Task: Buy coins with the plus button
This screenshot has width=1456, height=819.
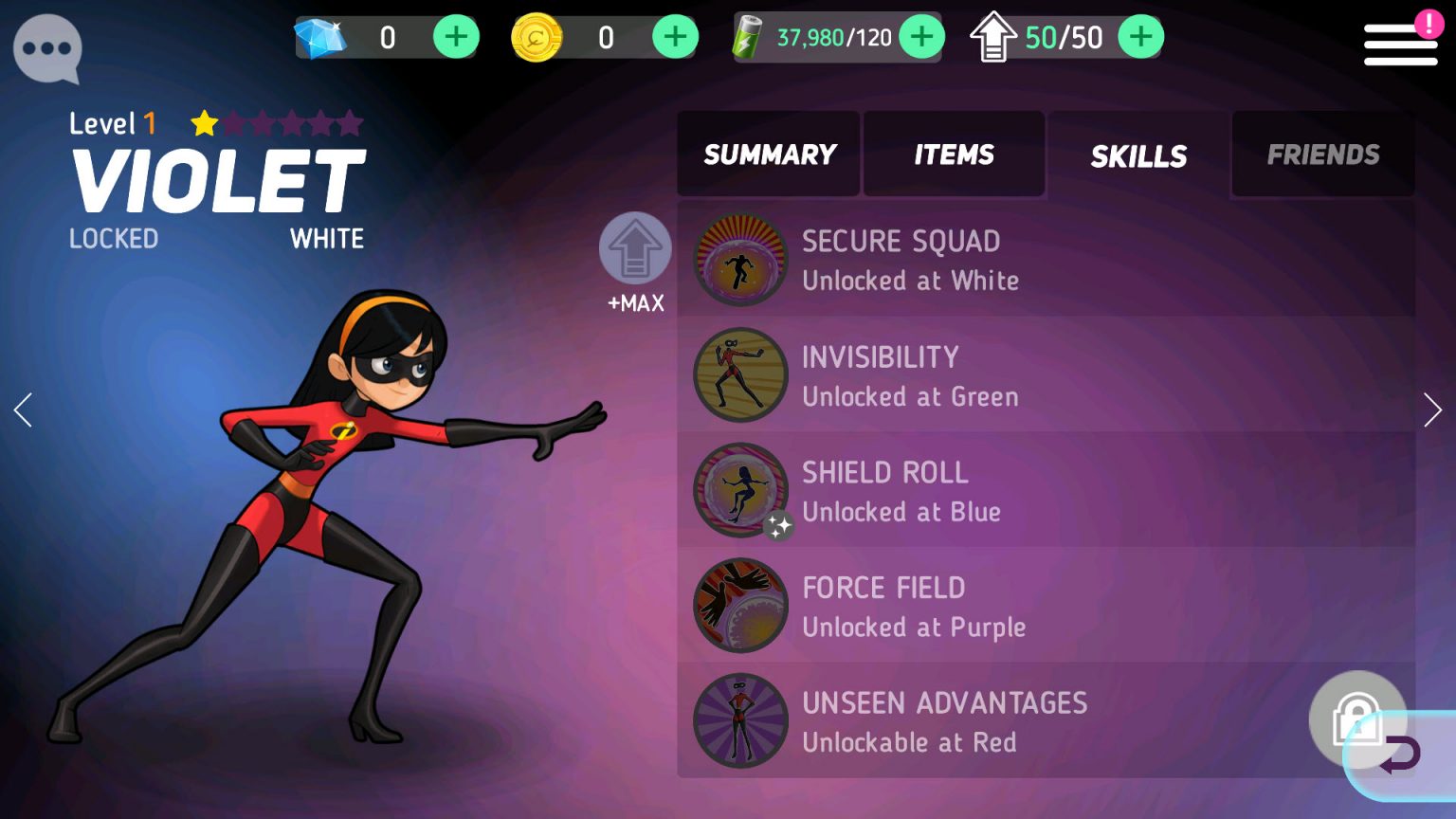Action: pos(676,36)
